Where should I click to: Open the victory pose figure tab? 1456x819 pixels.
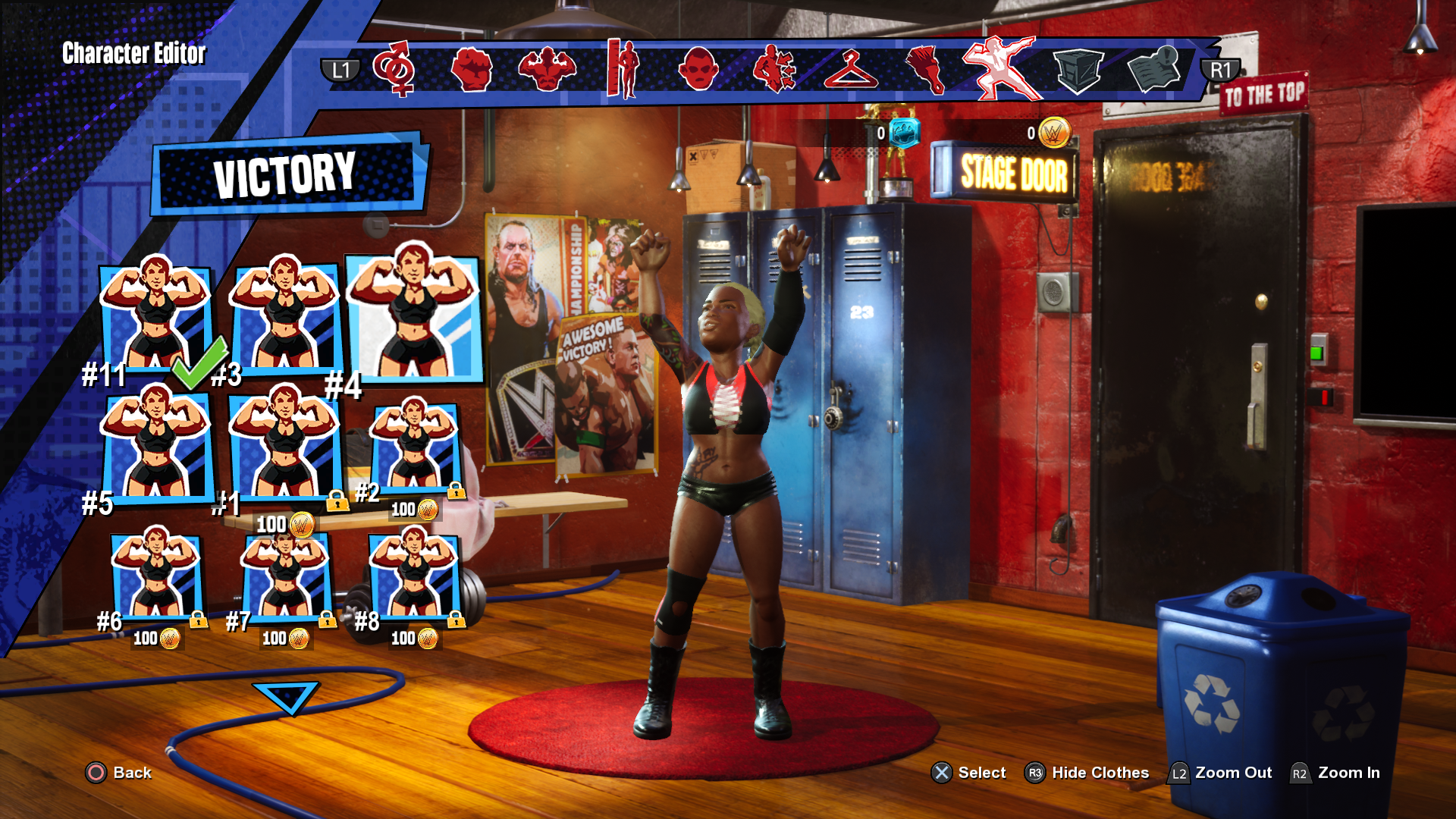(x=1001, y=68)
